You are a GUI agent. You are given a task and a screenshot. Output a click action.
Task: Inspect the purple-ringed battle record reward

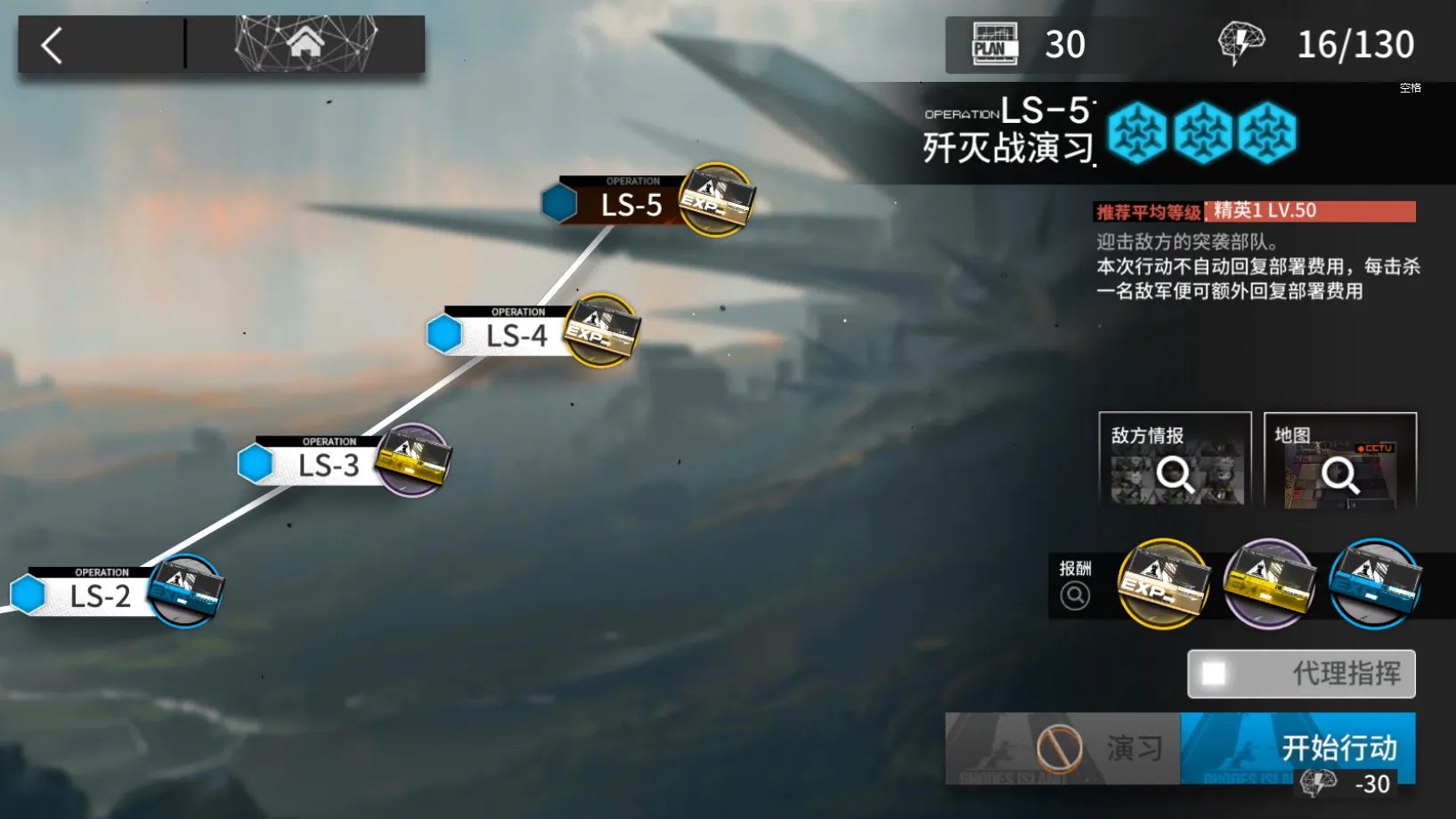[x=1269, y=584]
